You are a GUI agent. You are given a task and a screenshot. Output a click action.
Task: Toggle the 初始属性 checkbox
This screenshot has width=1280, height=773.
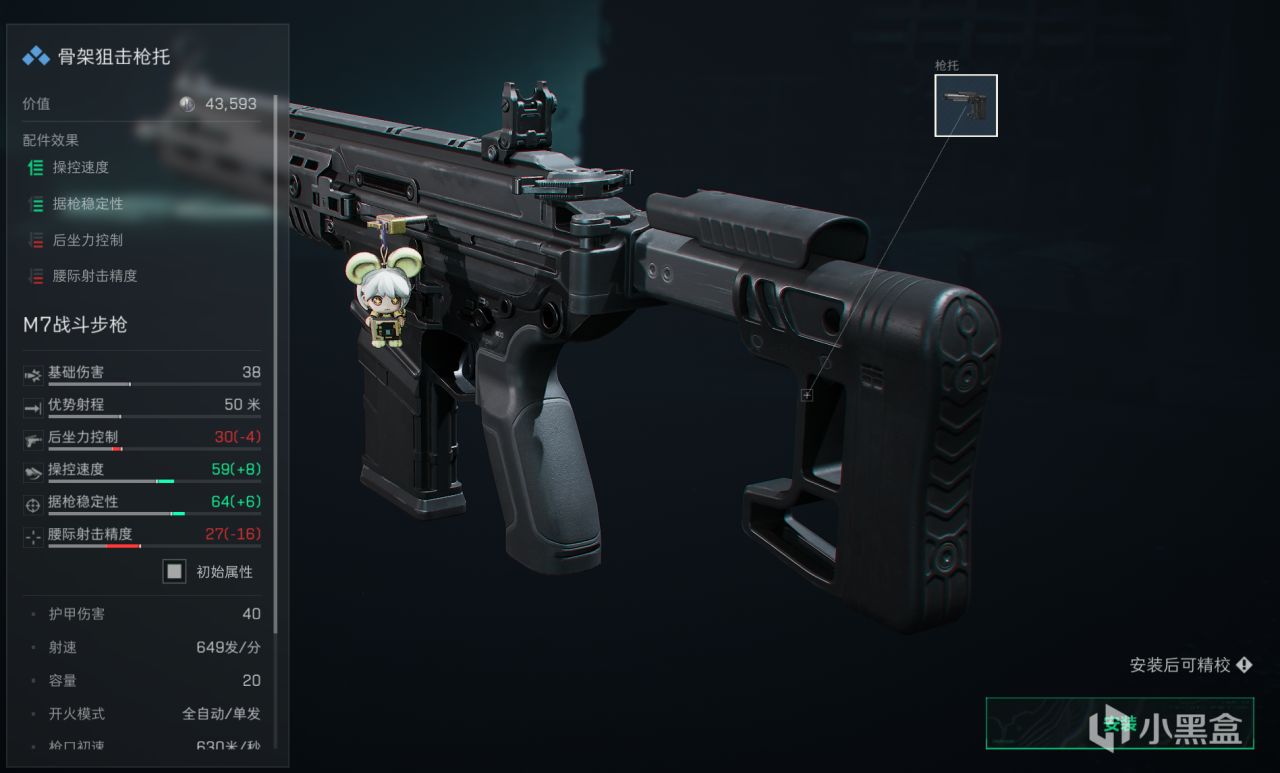pos(175,571)
